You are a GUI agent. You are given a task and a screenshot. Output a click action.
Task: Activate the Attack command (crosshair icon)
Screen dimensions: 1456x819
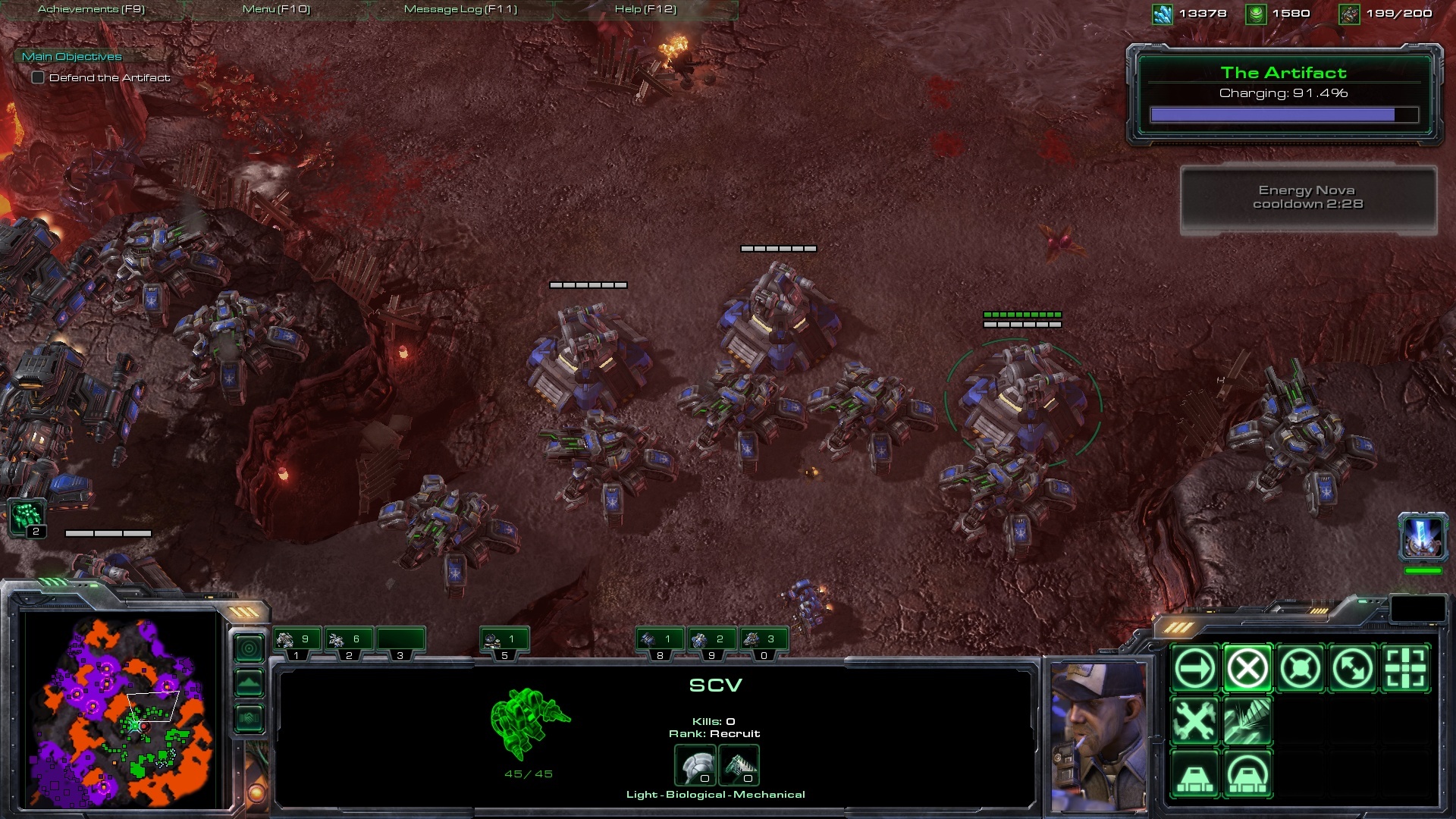click(1405, 669)
